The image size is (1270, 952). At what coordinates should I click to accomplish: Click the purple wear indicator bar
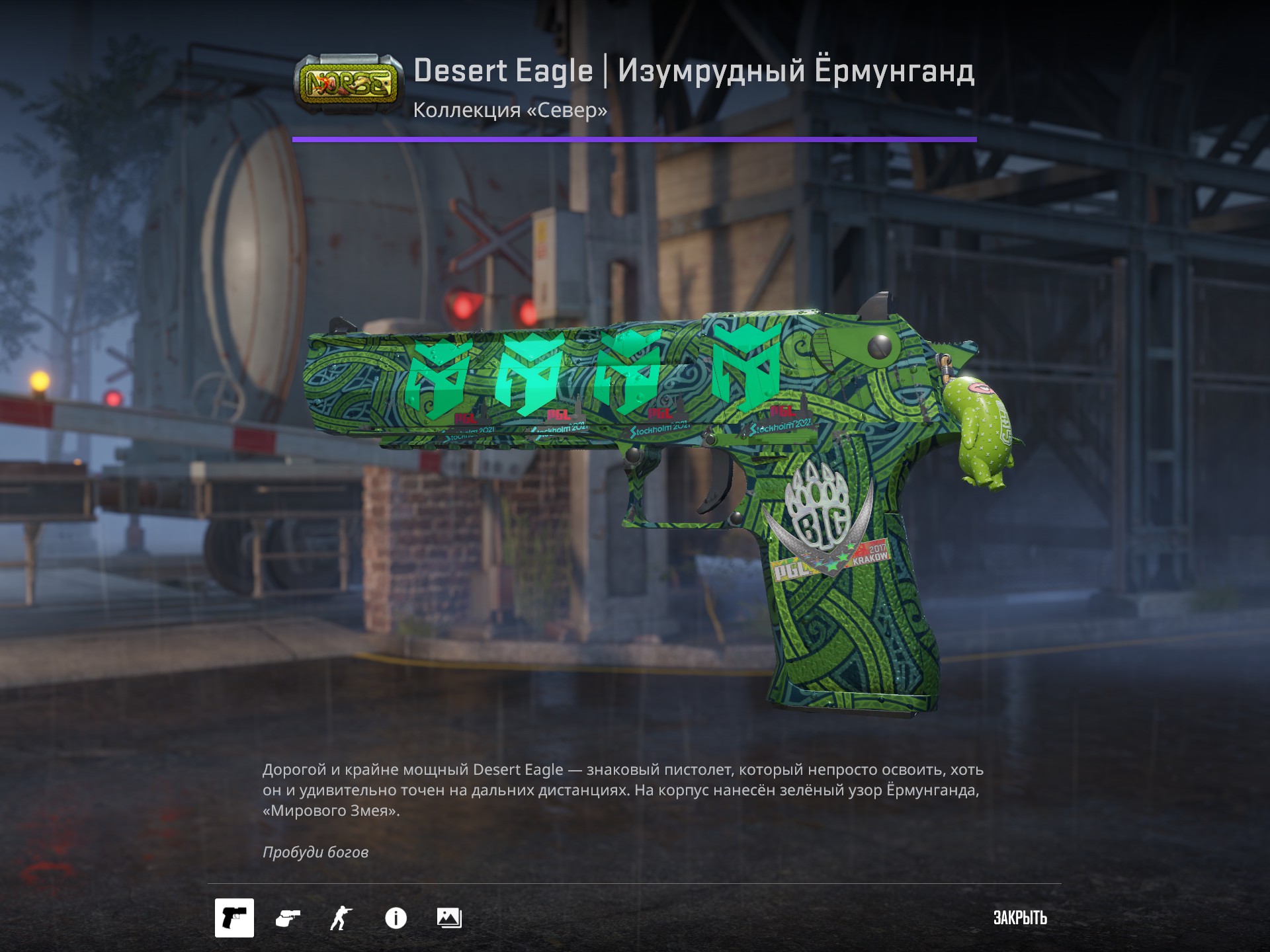[635, 139]
